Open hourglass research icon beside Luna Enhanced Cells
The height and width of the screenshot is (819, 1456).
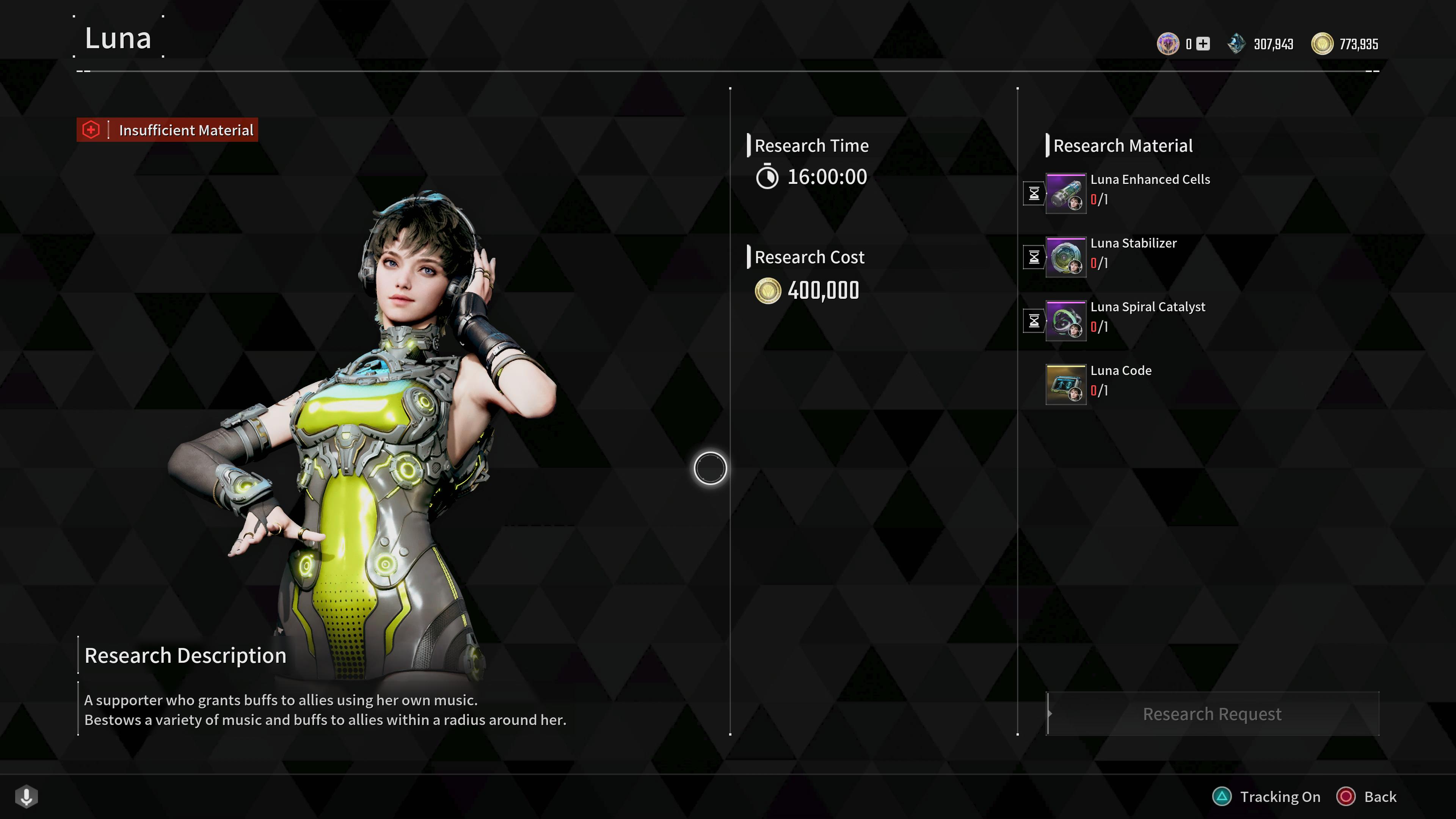pos(1034,194)
